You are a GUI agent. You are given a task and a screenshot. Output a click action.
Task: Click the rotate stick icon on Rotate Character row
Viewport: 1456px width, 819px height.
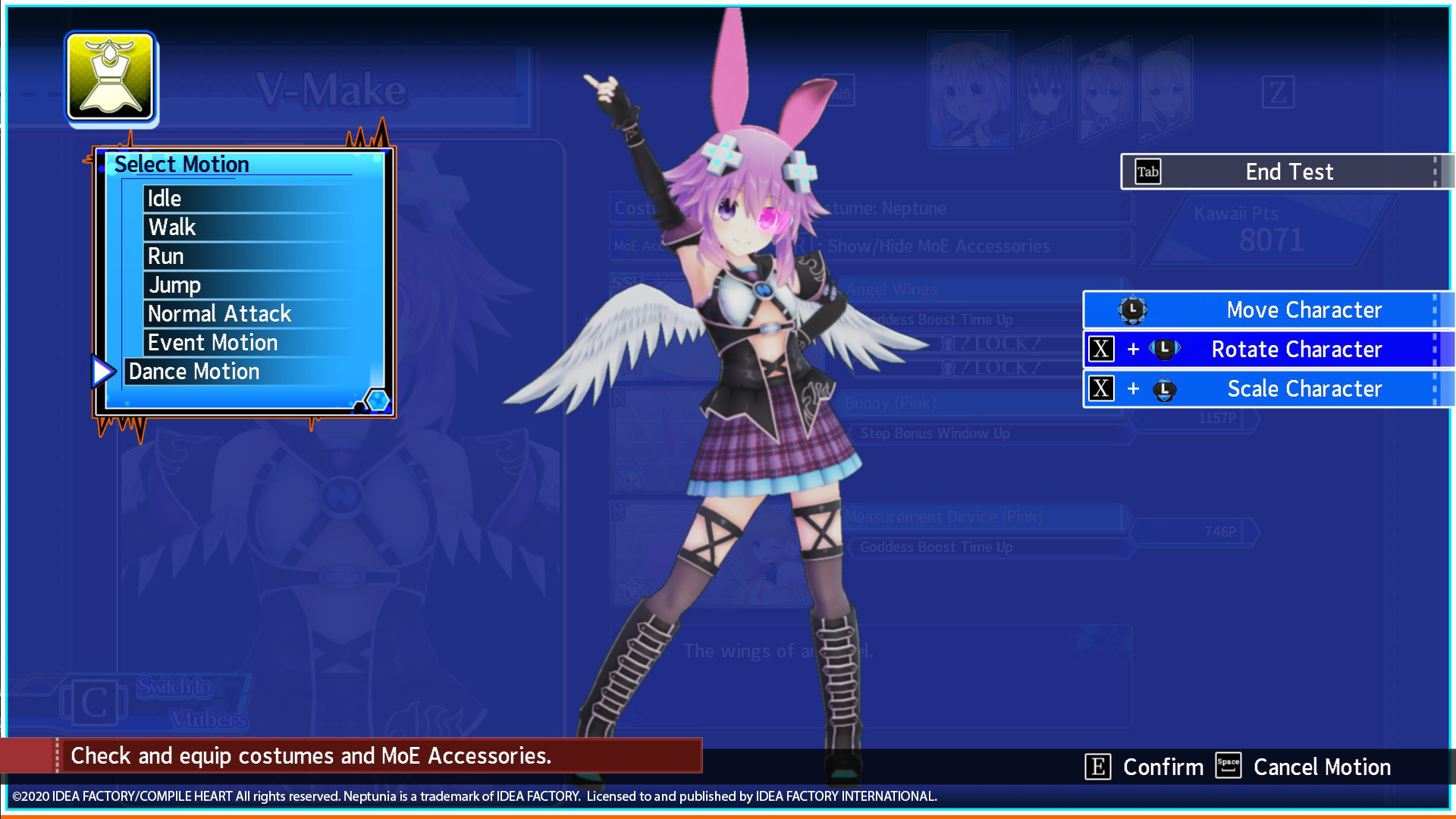tap(1165, 350)
